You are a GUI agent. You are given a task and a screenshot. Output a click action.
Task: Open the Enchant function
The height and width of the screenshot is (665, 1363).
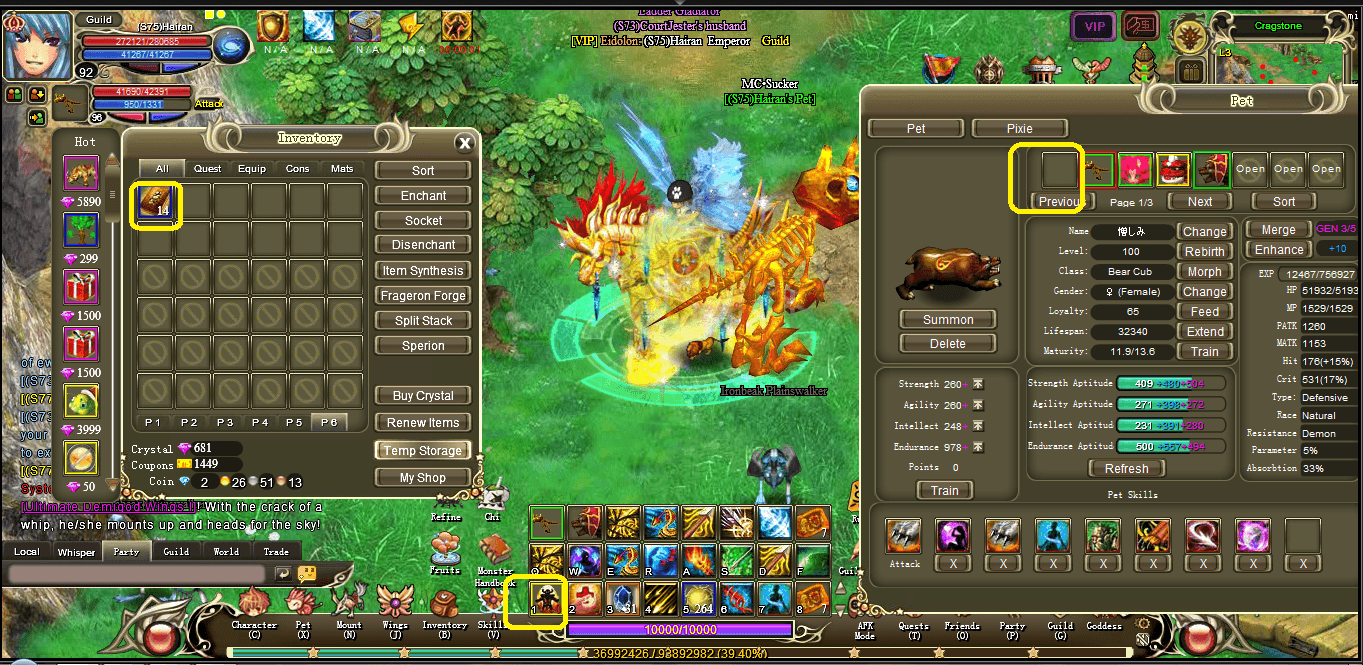pyautogui.click(x=423, y=196)
